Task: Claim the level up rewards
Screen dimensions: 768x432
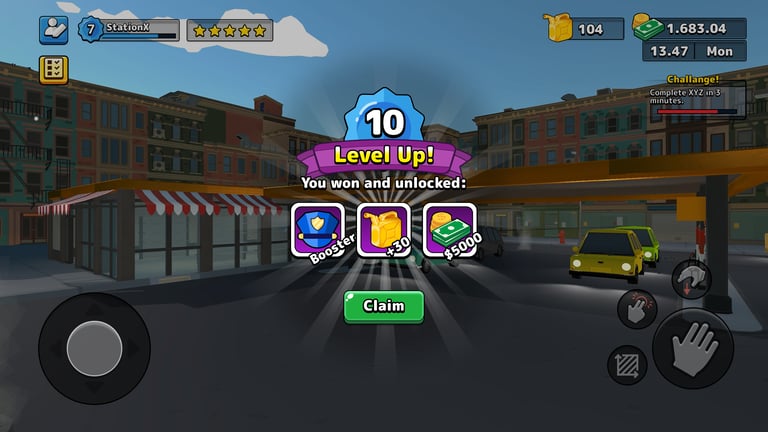Action: point(383,306)
